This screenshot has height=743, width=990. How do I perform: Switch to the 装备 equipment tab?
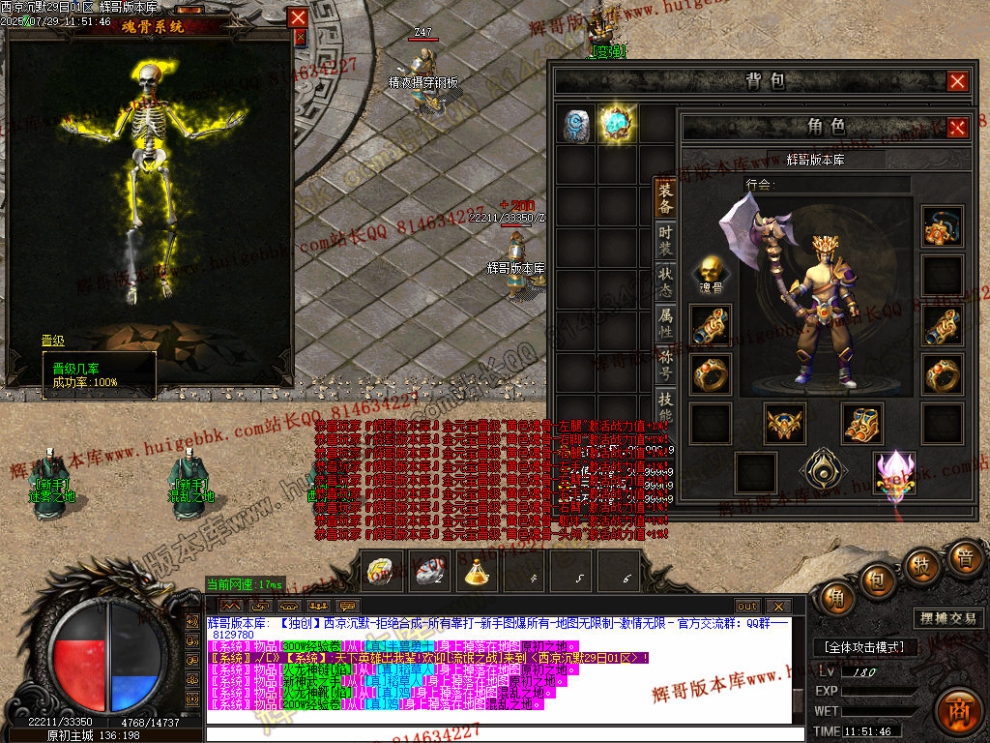pyautogui.click(x=665, y=197)
